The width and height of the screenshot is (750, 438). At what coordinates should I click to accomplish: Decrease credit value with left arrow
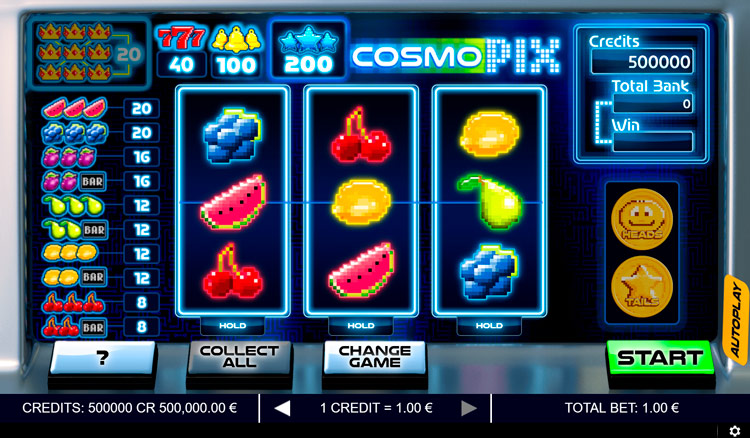(x=282, y=408)
